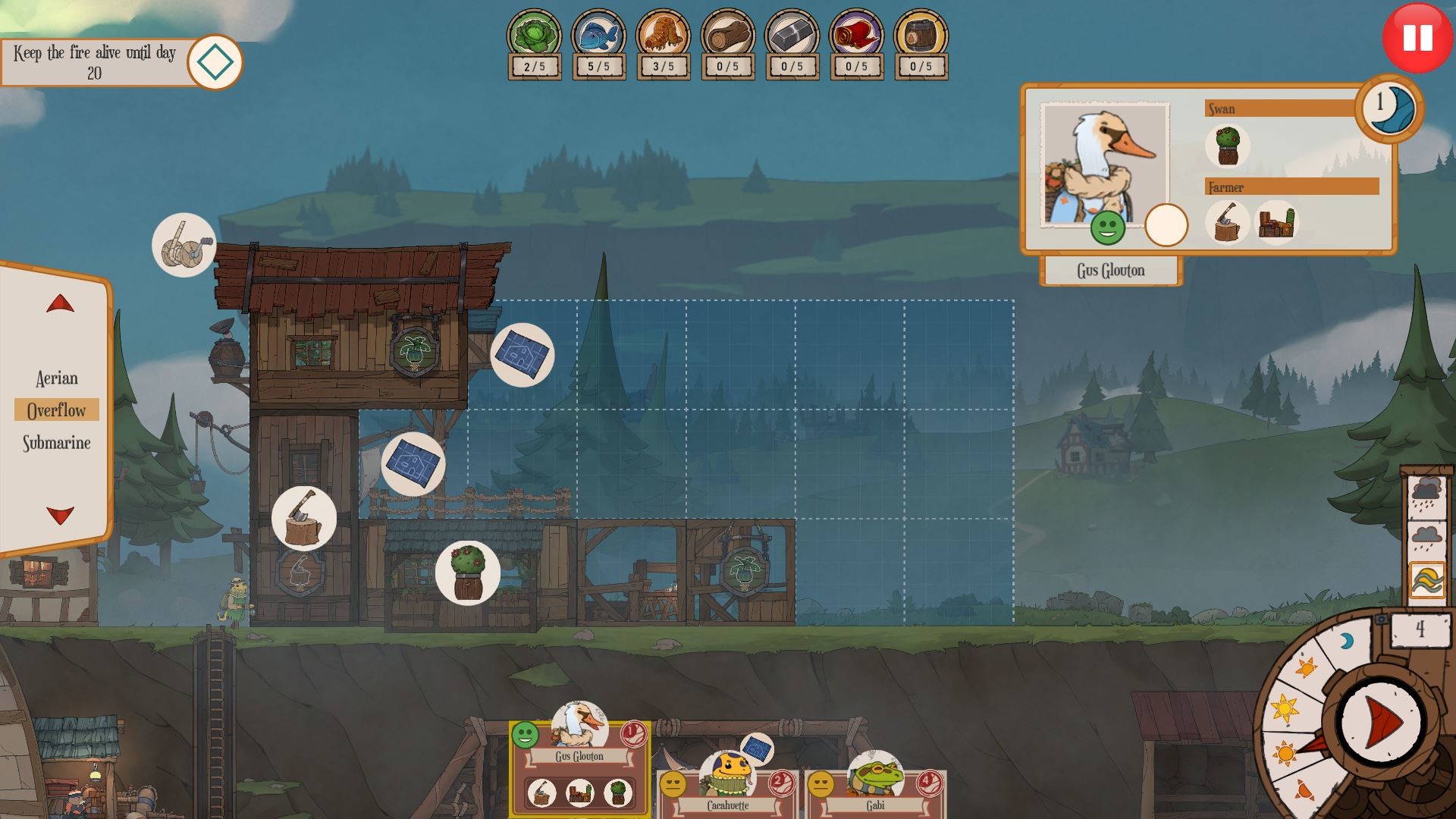This screenshot has width=1456, height=819.
Task: Select the Aerian view option
Action: (56, 378)
